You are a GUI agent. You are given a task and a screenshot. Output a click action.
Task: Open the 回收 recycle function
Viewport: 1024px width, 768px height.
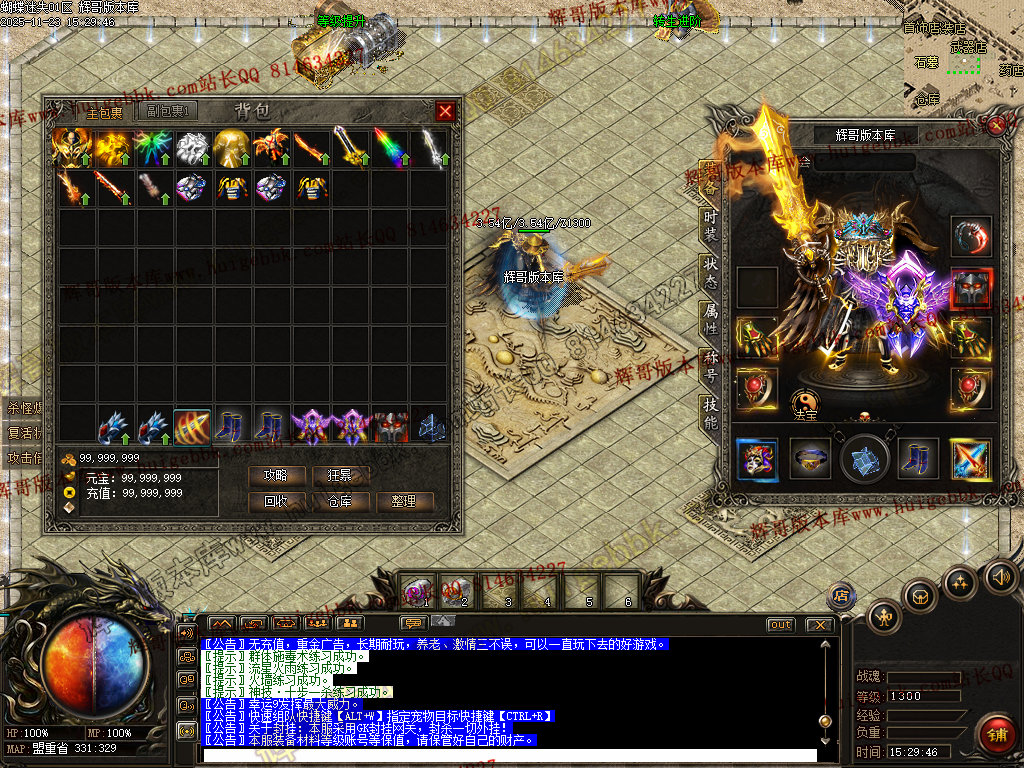coord(275,501)
